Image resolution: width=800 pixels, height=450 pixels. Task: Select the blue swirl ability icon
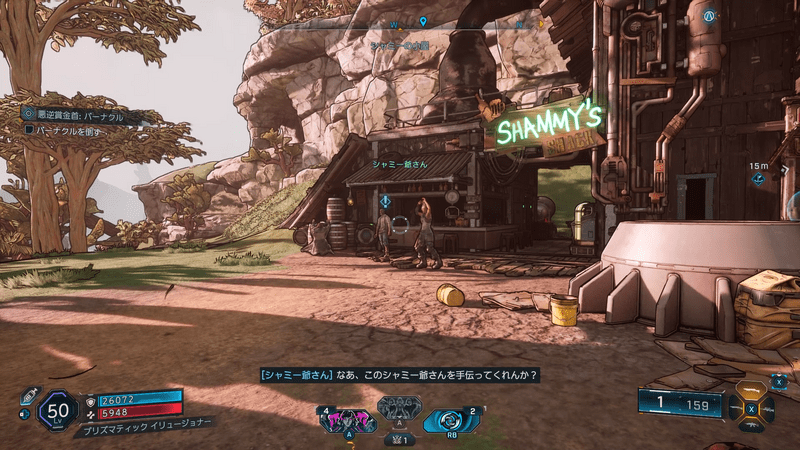(x=448, y=420)
